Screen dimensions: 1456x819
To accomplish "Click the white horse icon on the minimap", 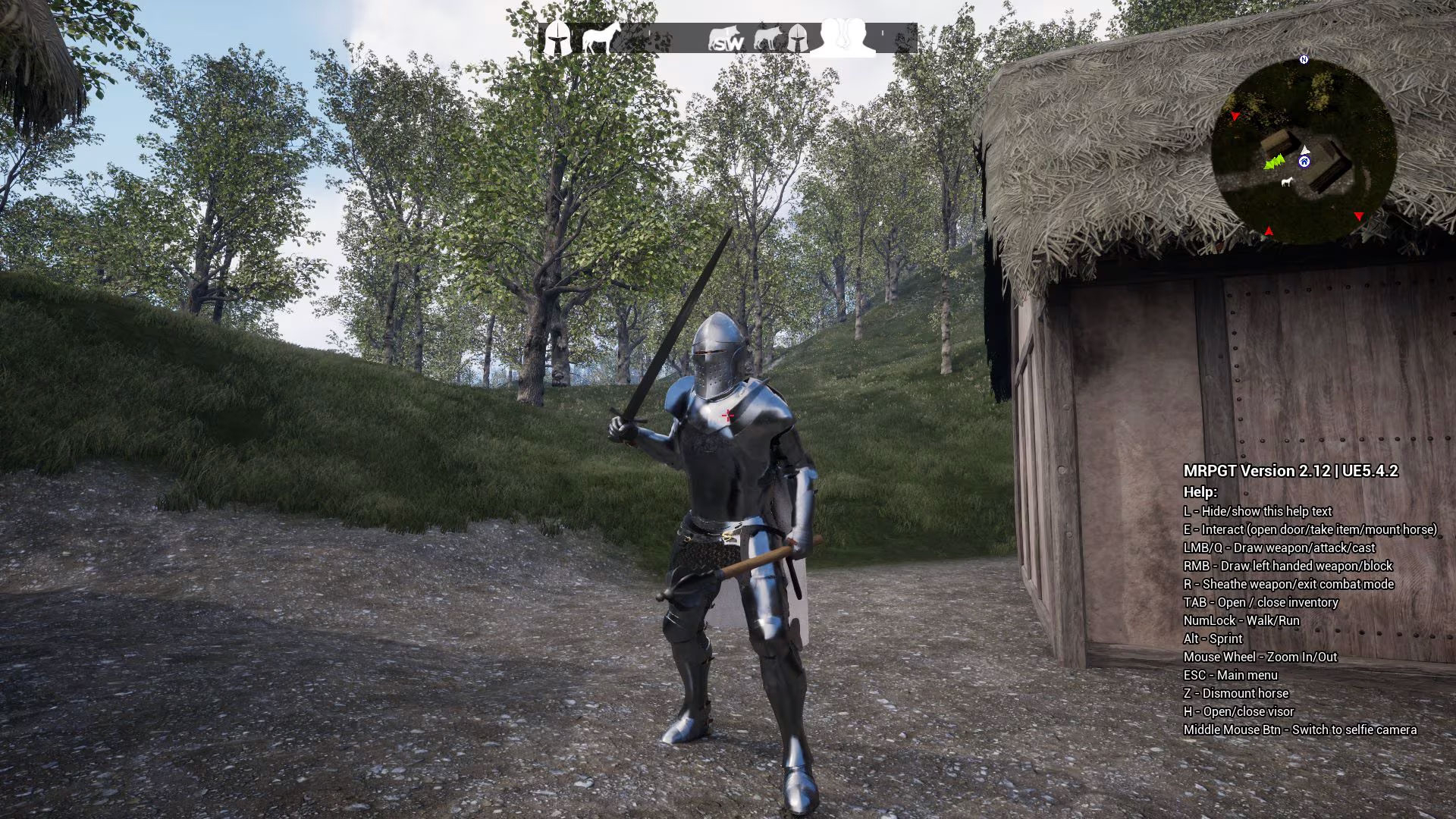I will 1287,183.
